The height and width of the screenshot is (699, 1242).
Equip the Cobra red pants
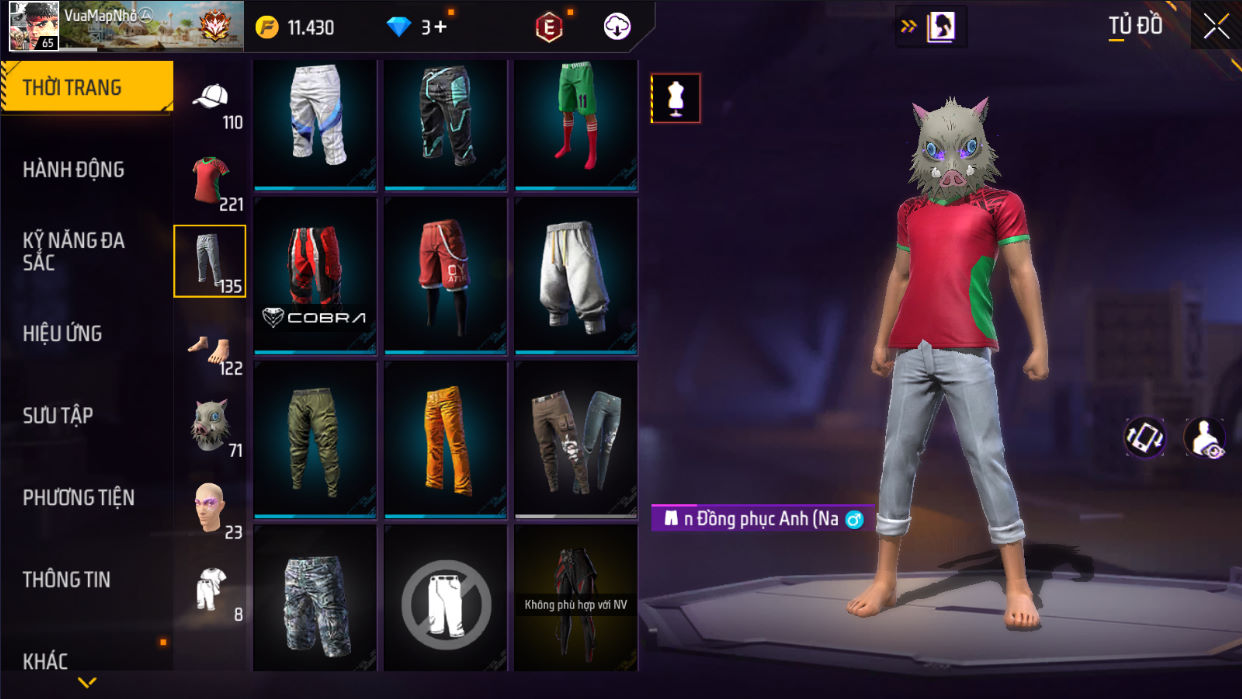point(315,274)
